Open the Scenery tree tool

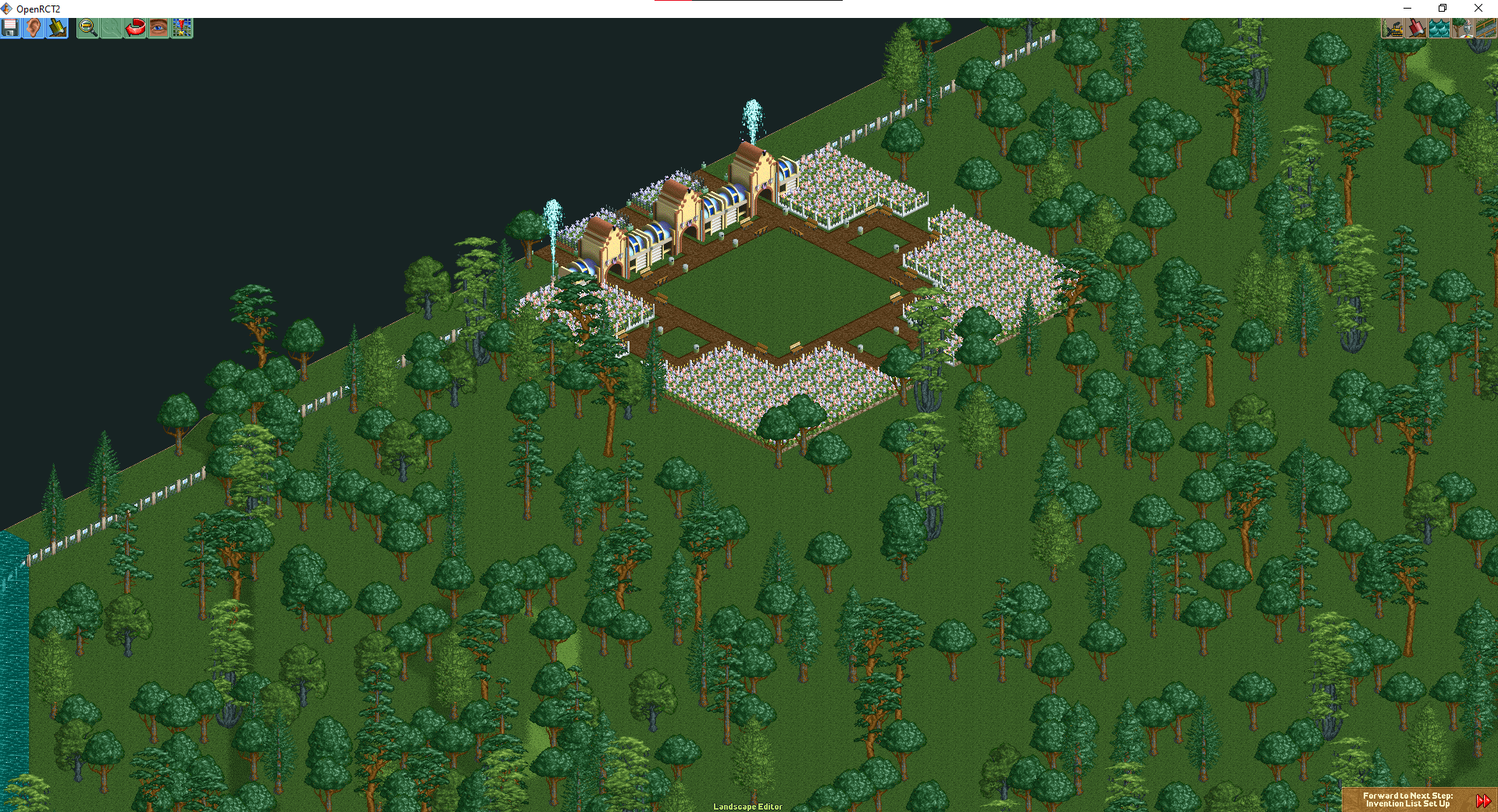[x=1462, y=28]
